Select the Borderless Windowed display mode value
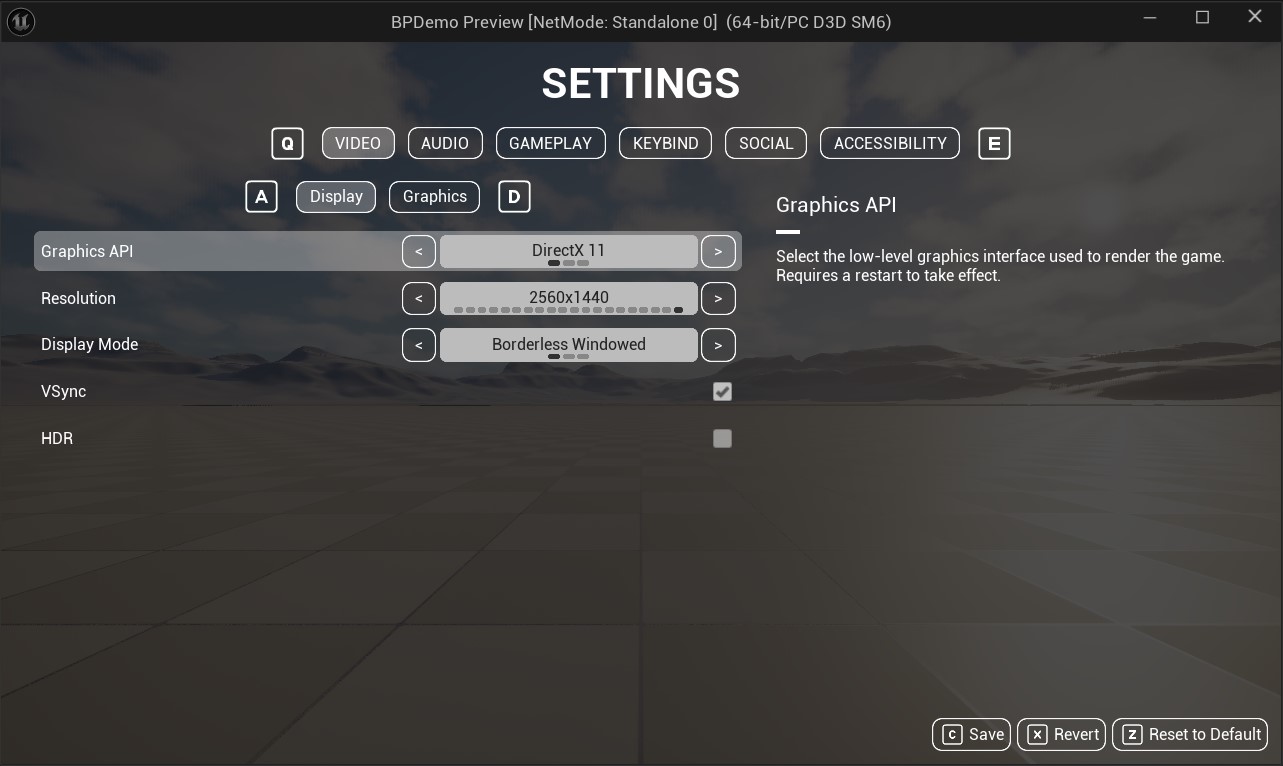 click(x=568, y=344)
